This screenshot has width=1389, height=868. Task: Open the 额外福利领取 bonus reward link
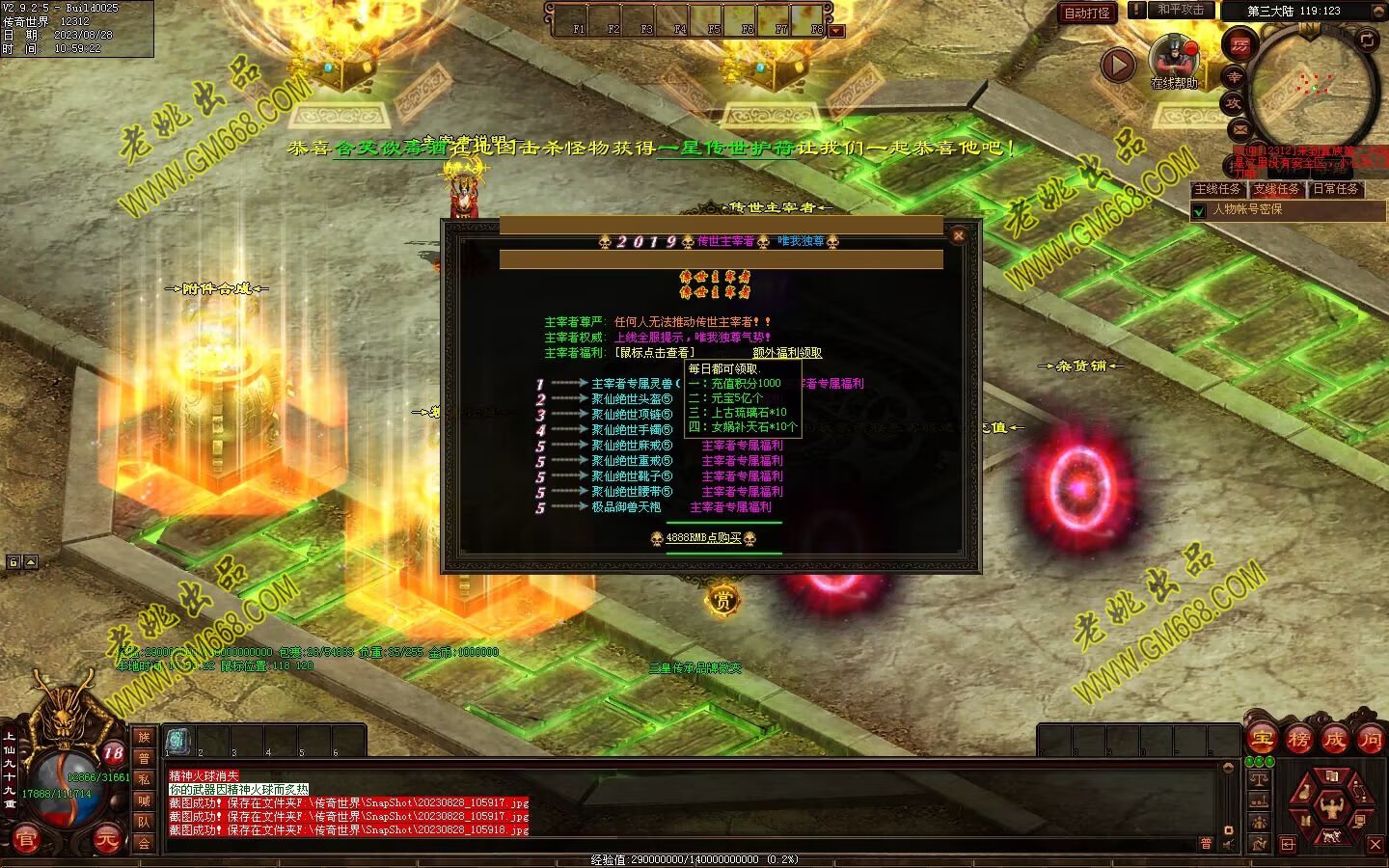tap(787, 353)
